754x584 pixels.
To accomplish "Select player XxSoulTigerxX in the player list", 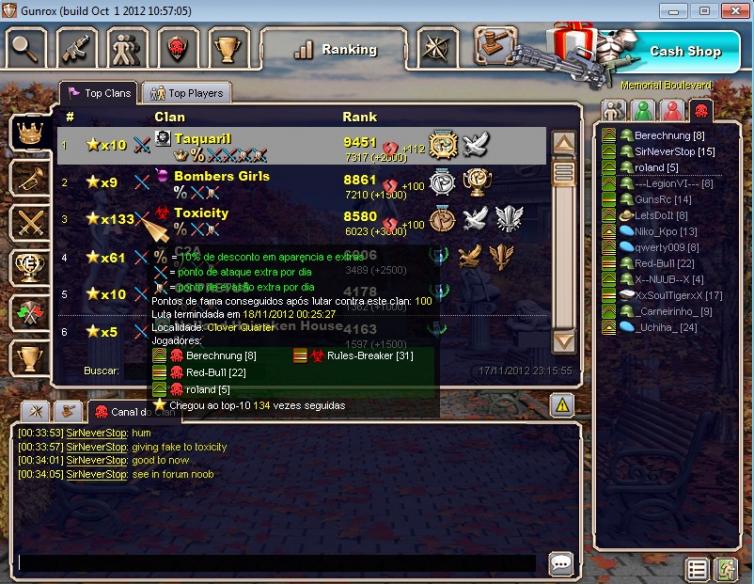I will (x=678, y=295).
